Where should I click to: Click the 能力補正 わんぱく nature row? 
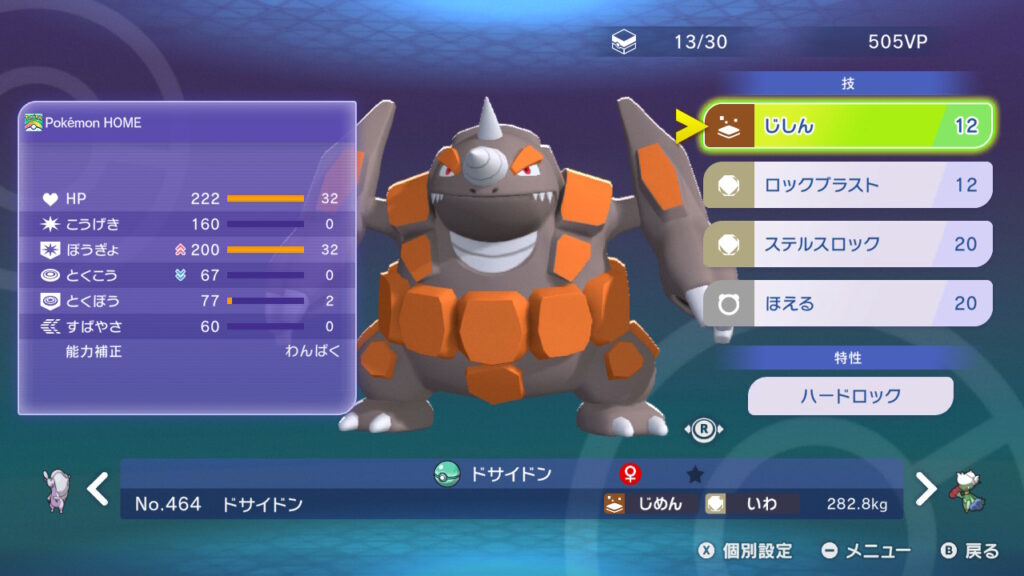tap(188, 351)
